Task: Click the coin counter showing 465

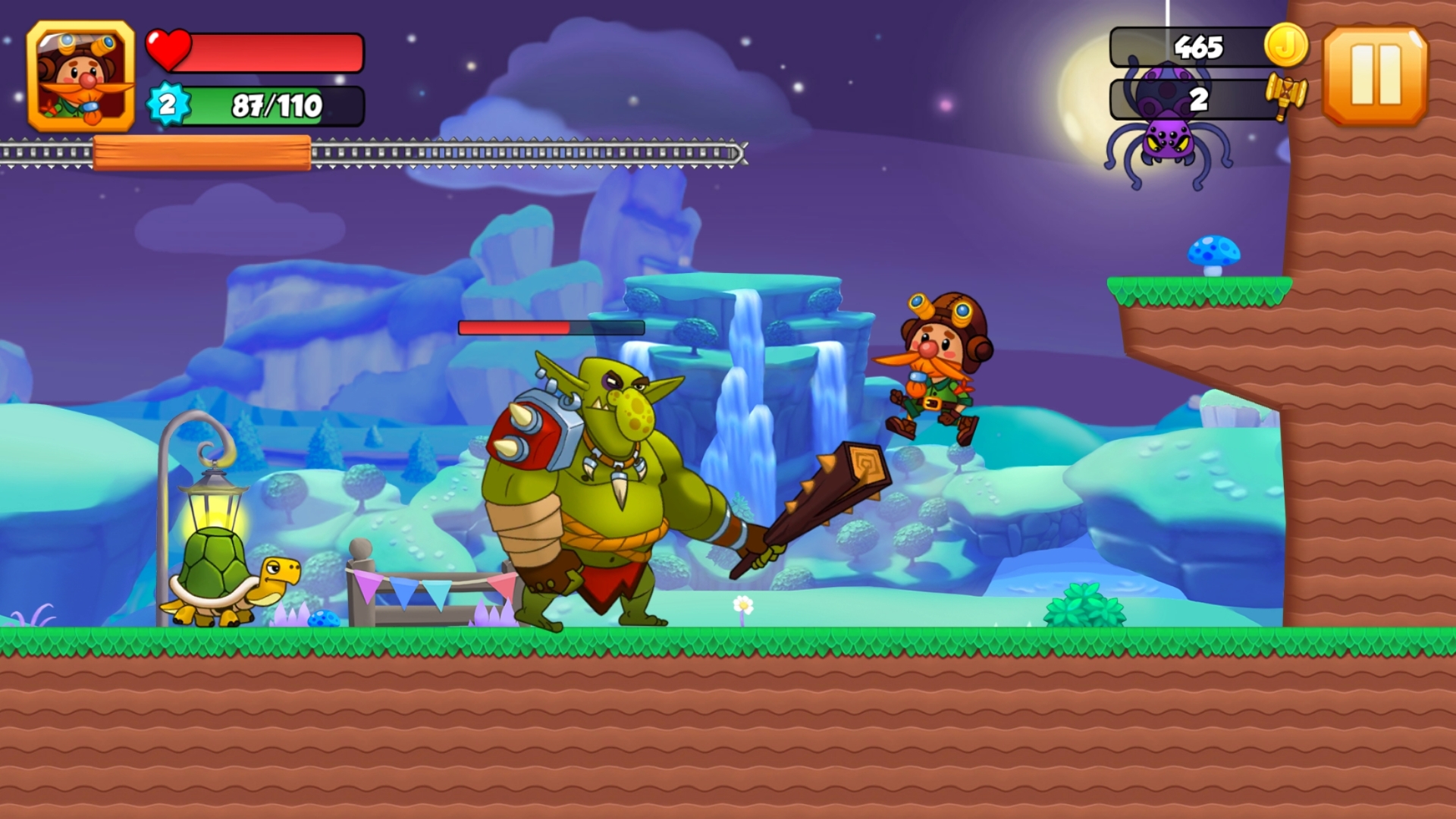Action: point(1198,46)
